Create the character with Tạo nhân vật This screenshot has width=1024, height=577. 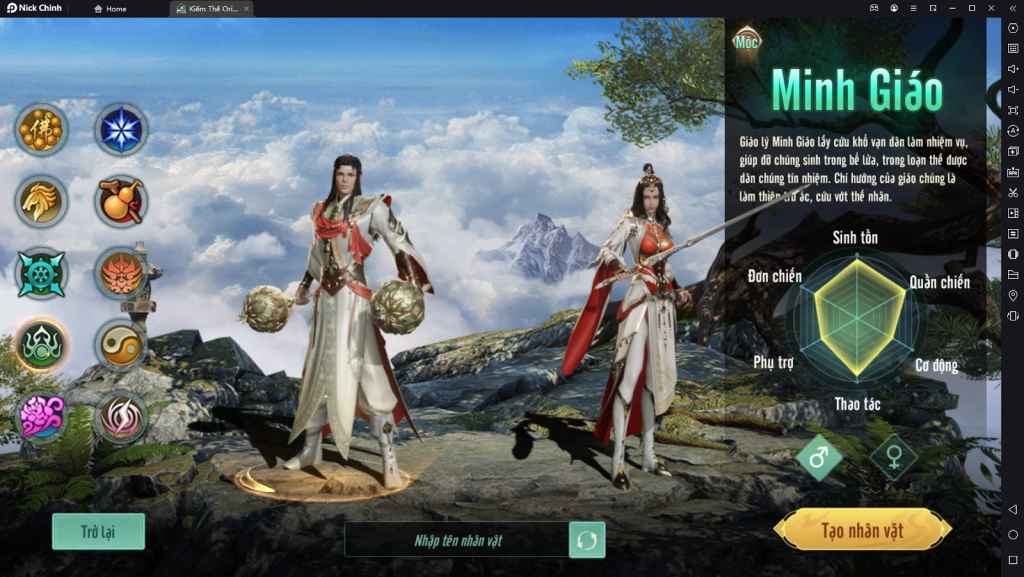click(x=862, y=530)
